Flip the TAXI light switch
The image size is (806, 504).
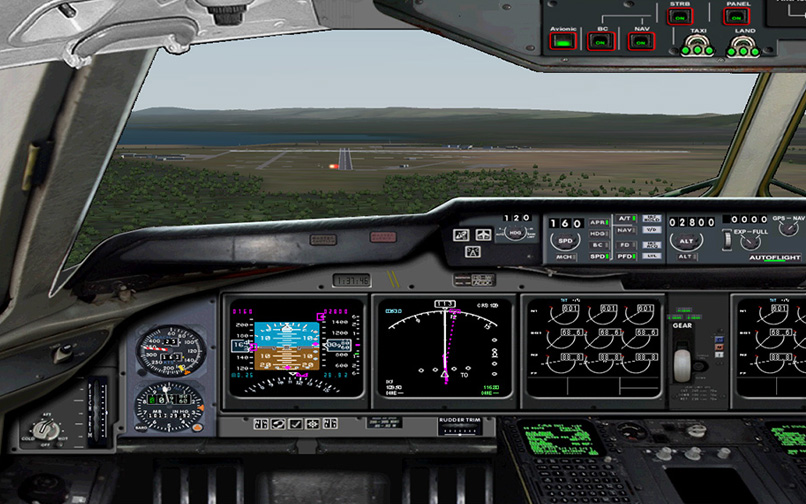coord(699,46)
